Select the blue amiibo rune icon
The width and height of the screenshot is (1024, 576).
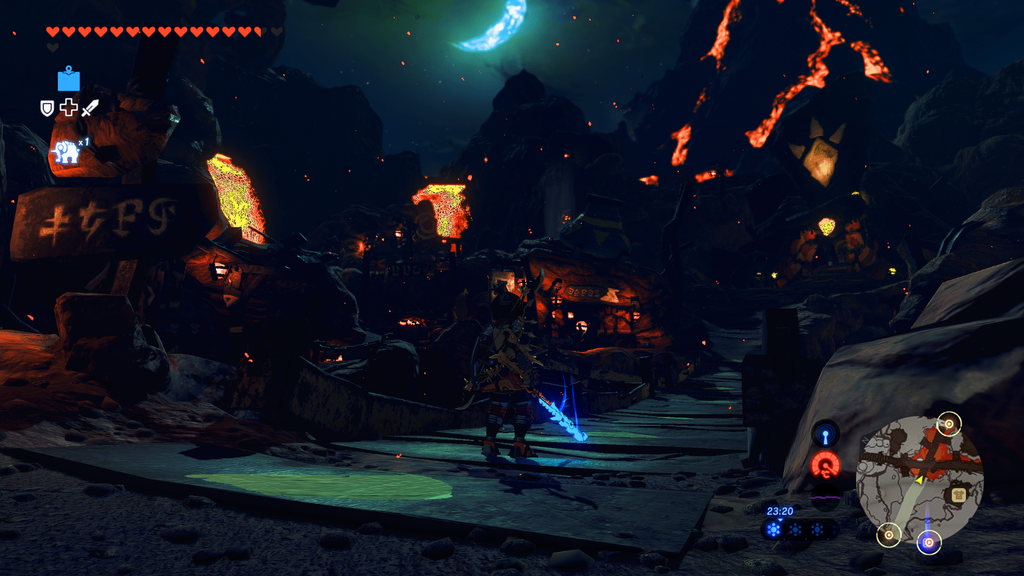point(68,79)
